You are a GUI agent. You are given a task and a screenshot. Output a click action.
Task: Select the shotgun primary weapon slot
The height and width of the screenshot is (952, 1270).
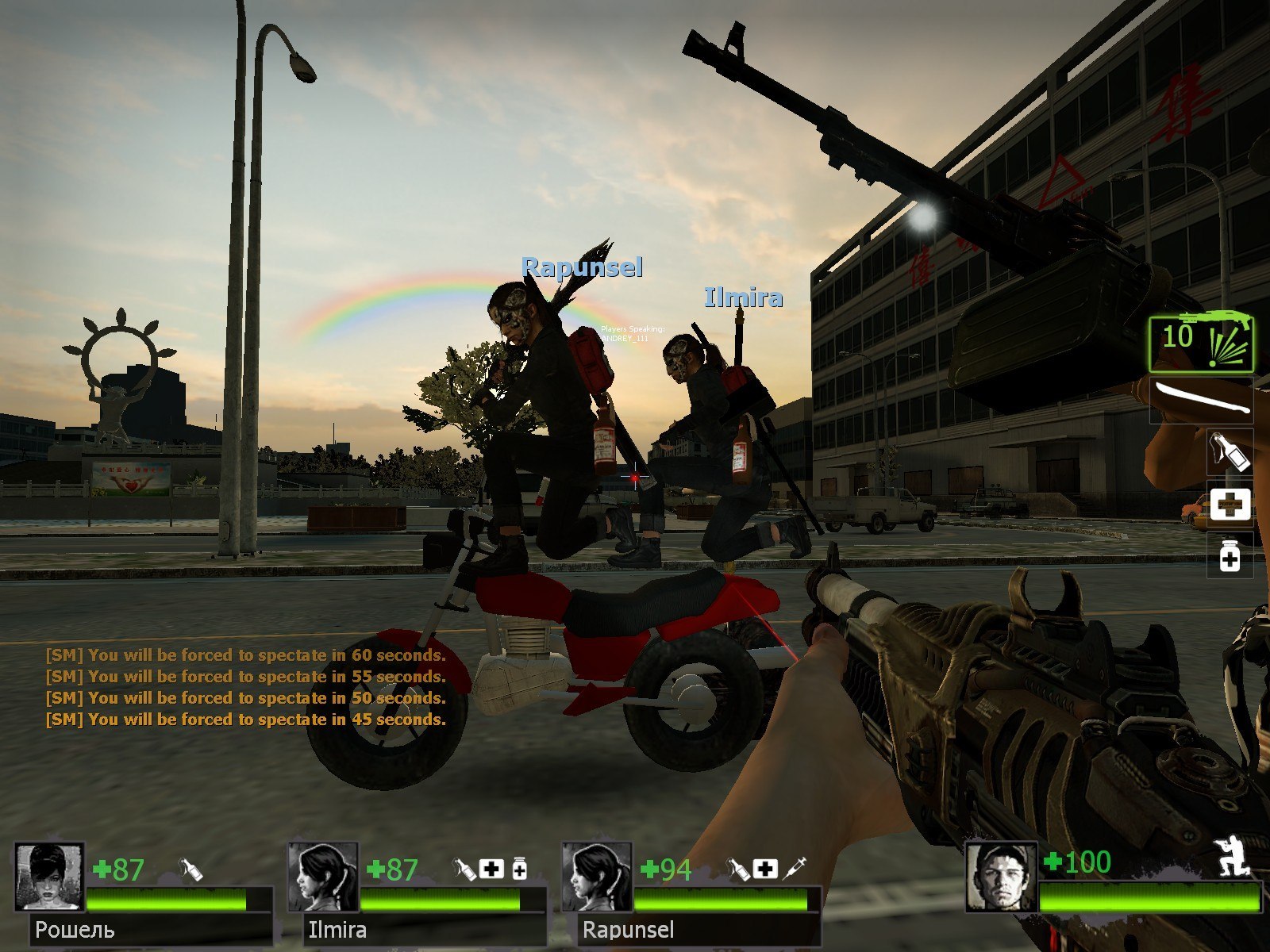tap(1201, 343)
